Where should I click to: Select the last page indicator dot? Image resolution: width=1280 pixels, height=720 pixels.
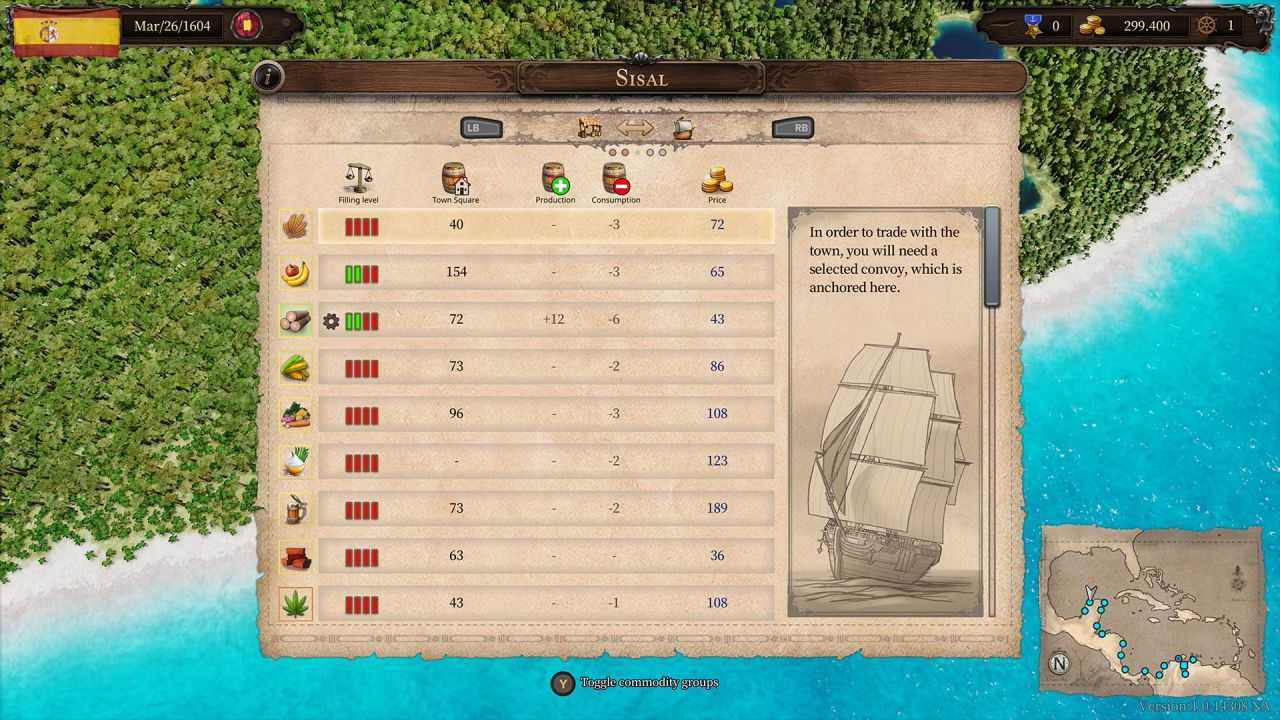[x=661, y=151]
